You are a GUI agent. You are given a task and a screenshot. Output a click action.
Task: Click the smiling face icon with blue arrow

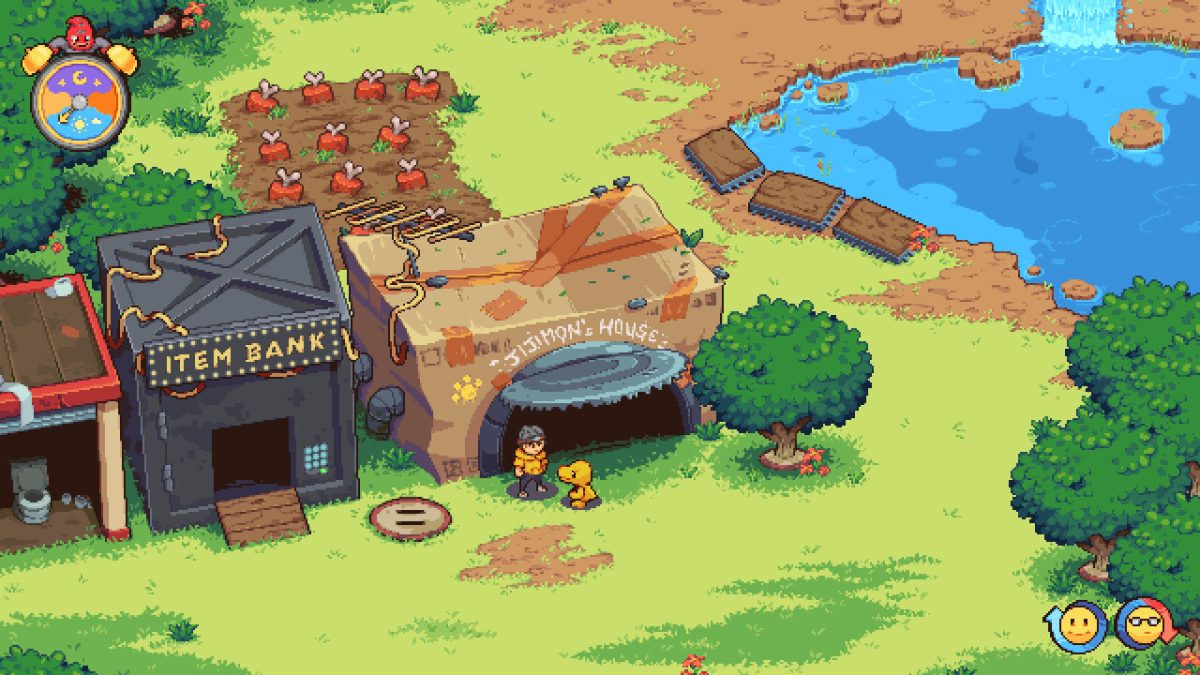(1076, 627)
